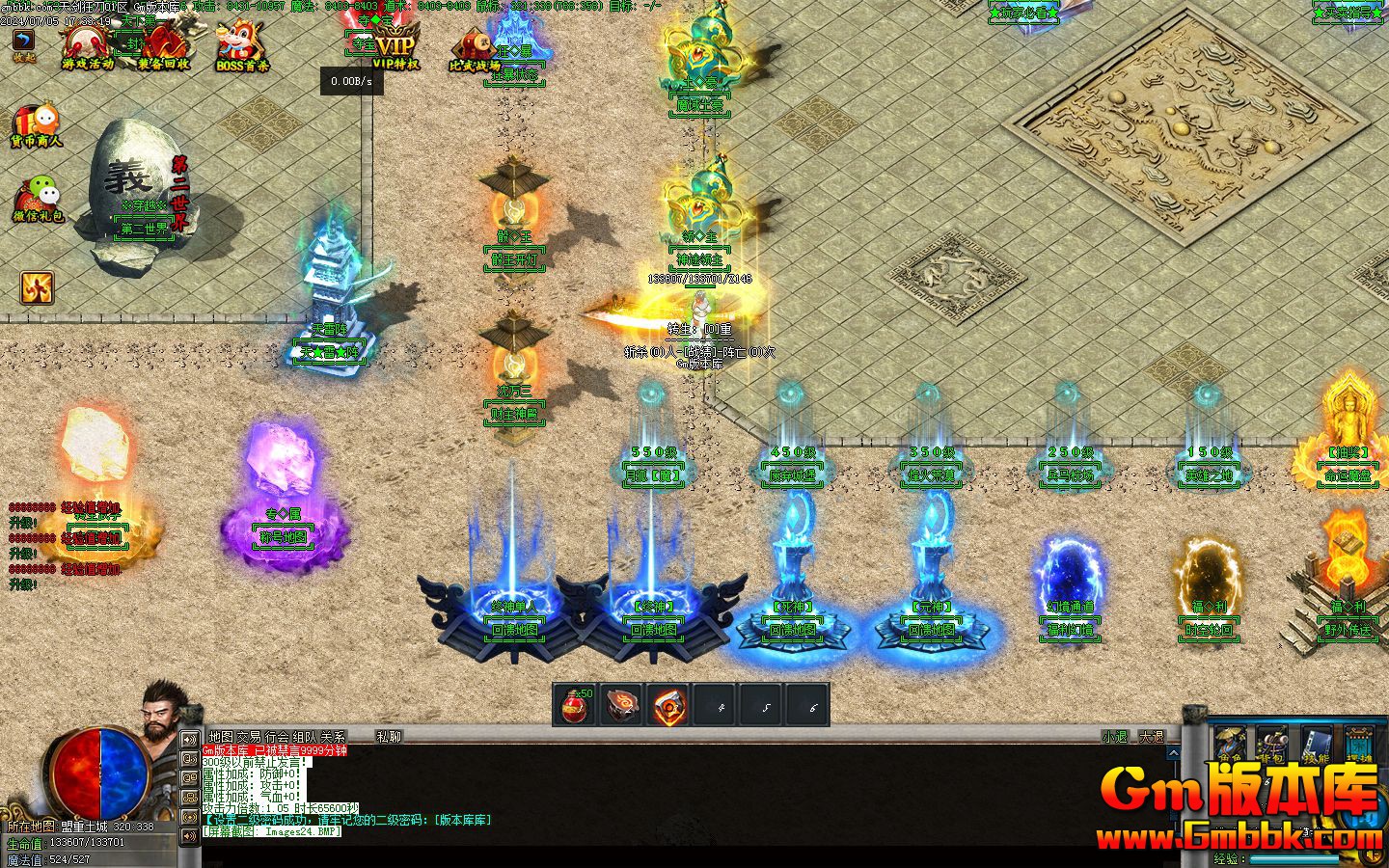Image resolution: width=1389 pixels, height=868 pixels.
Task: Switch to the 交易 trade chat tab
Action: click(249, 737)
